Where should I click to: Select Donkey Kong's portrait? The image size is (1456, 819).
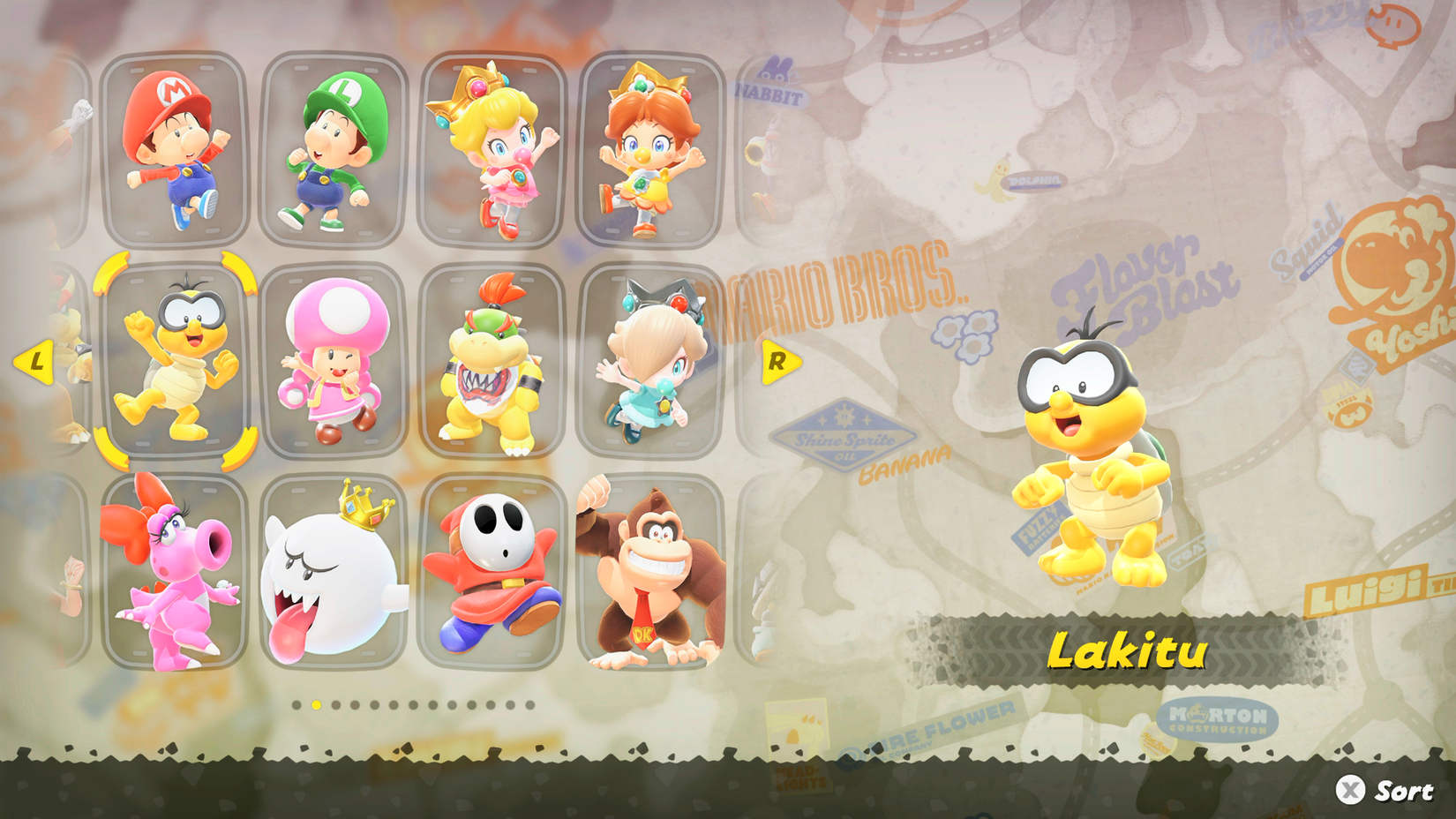[x=649, y=574]
